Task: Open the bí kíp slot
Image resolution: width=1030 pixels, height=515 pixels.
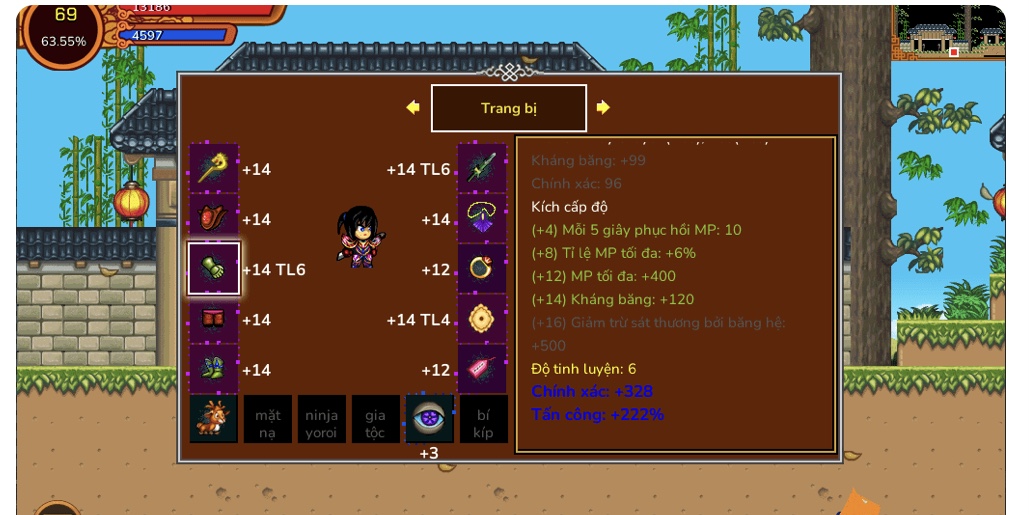Action: 484,419
